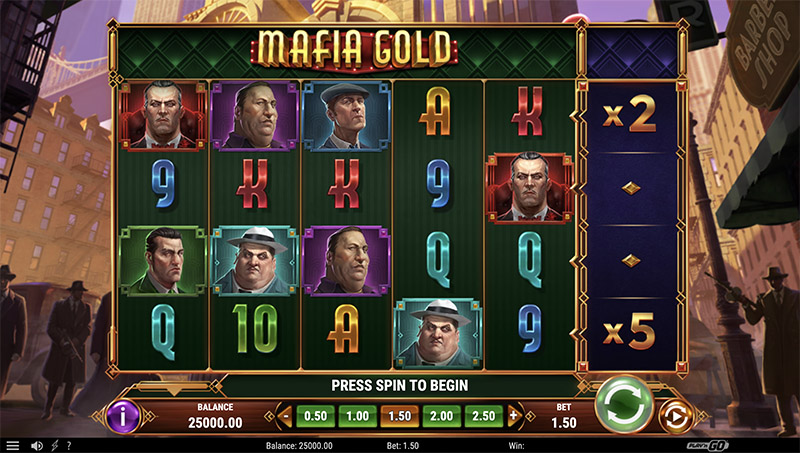The image size is (800, 453).
Task: Decrease the bet with the minus button
Action: coord(285,415)
